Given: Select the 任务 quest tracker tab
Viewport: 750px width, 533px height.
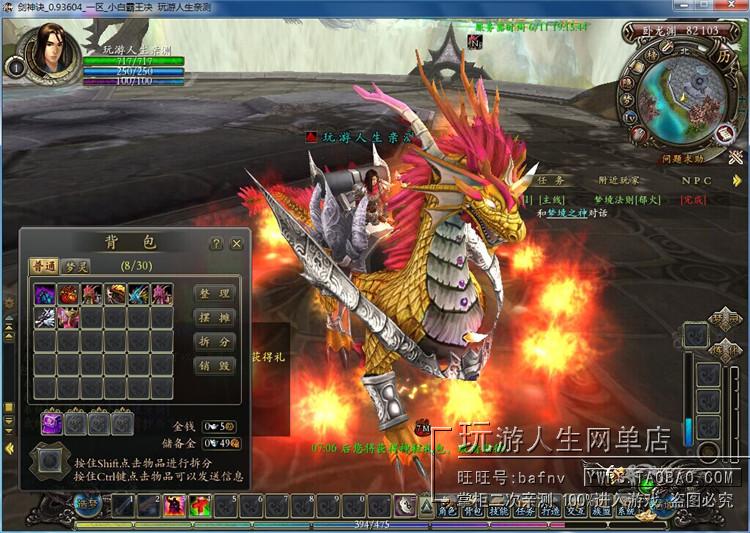Looking at the screenshot, I should pos(552,181).
